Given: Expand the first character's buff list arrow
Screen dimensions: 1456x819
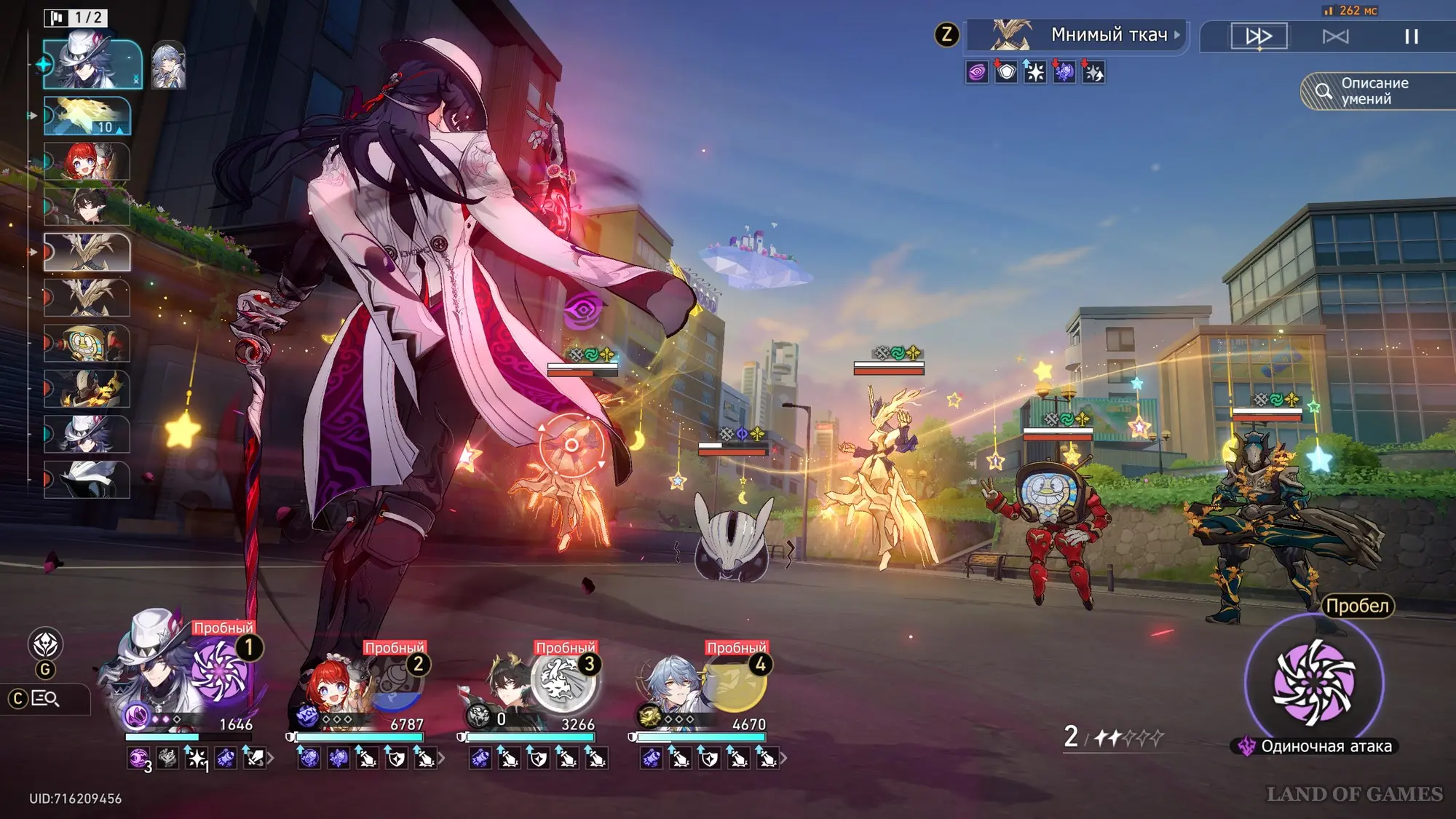Looking at the screenshot, I should click(x=271, y=759).
